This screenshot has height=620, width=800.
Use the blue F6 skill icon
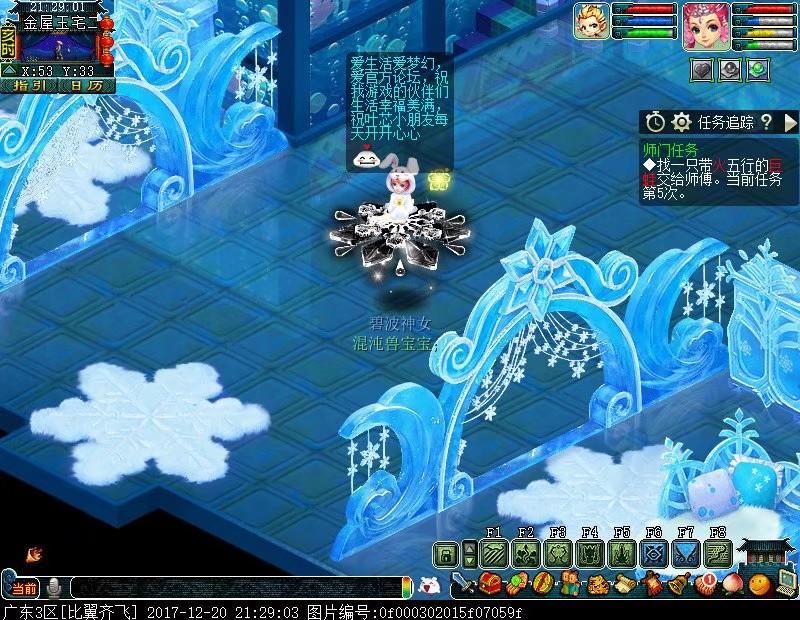tap(654, 554)
